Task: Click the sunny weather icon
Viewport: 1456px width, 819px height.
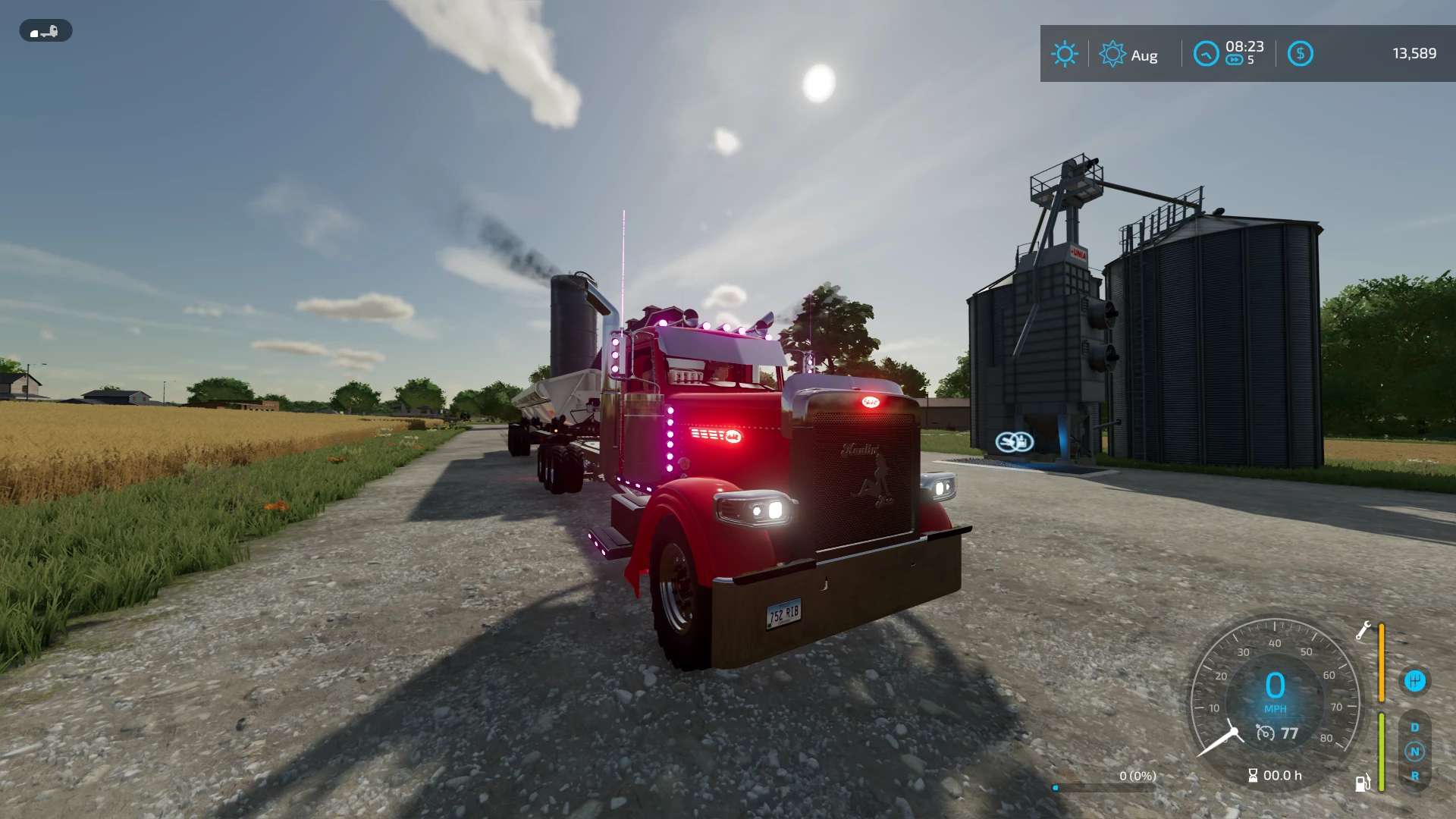Action: pos(1064,54)
